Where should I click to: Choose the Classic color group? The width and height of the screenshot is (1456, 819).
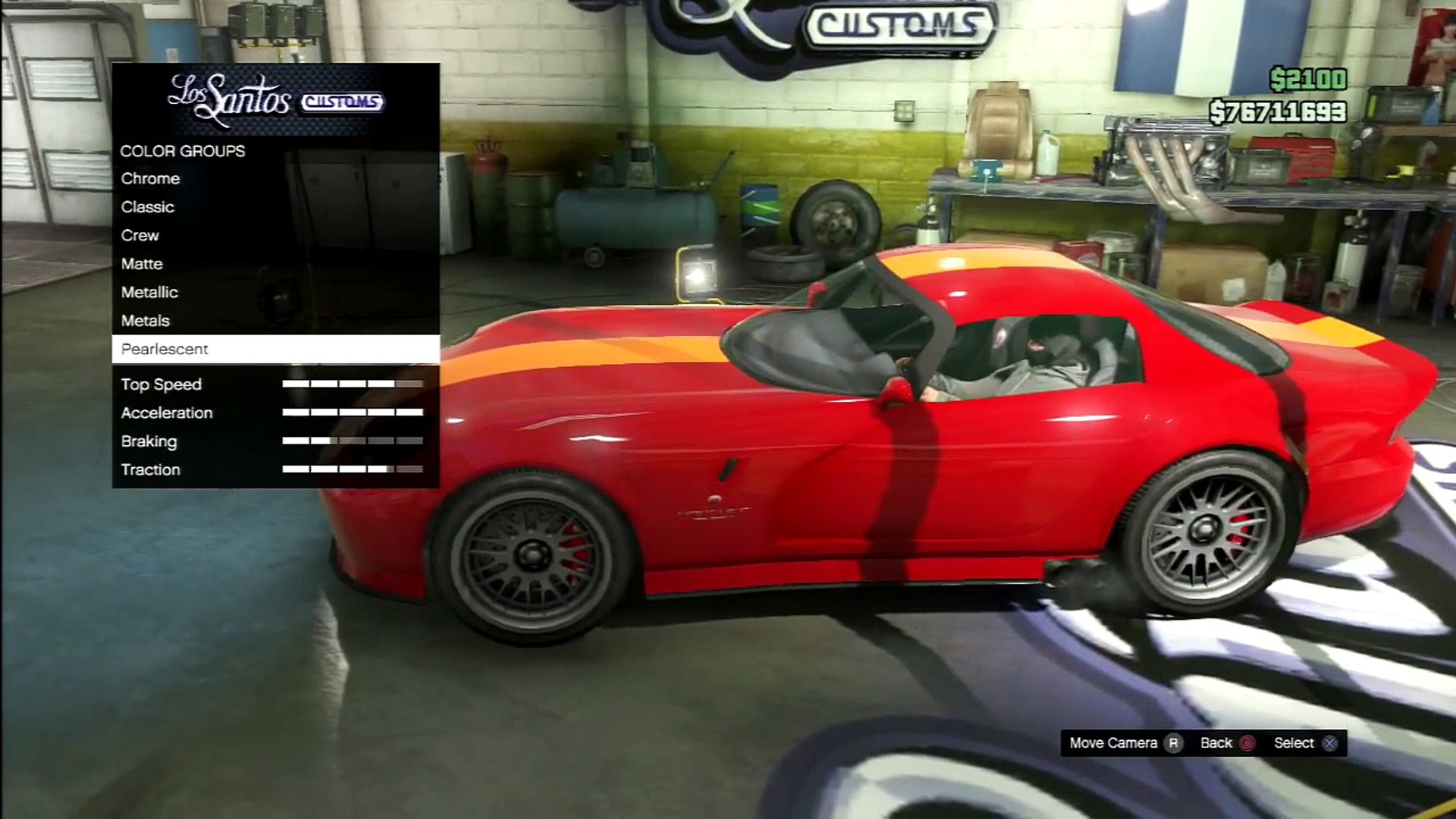coord(148,207)
